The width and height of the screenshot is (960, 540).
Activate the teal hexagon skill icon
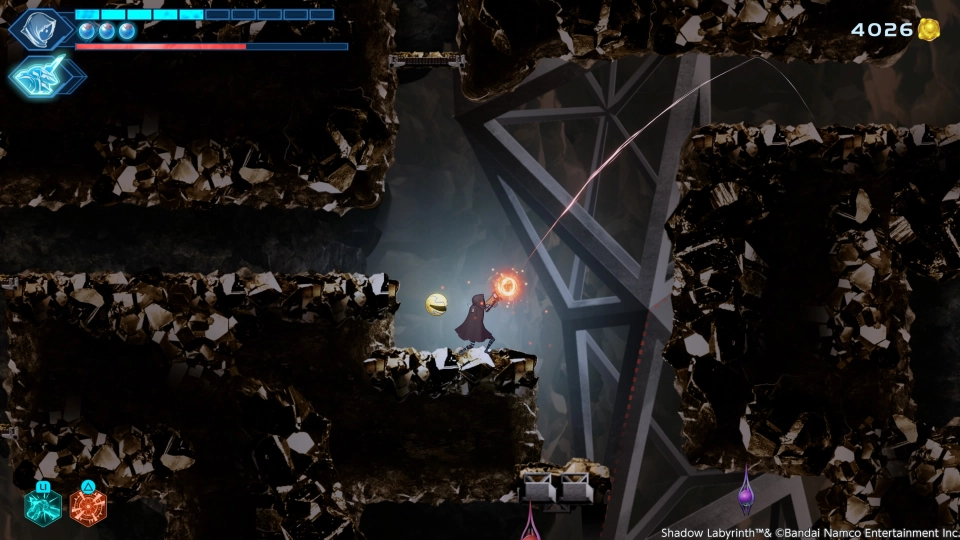pyautogui.click(x=43, y=506)
